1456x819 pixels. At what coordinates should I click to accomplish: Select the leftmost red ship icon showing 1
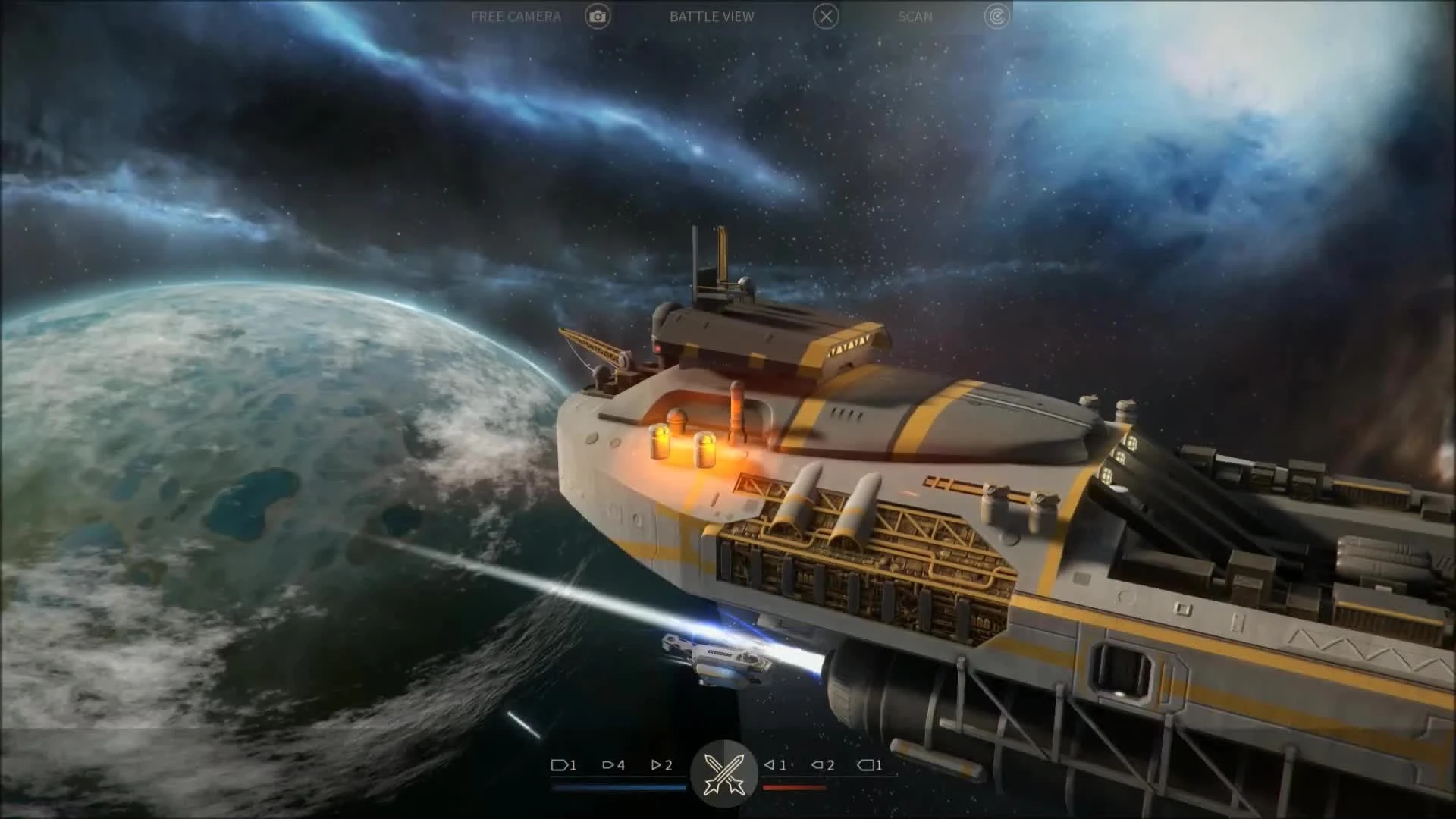tap(778, 765)
